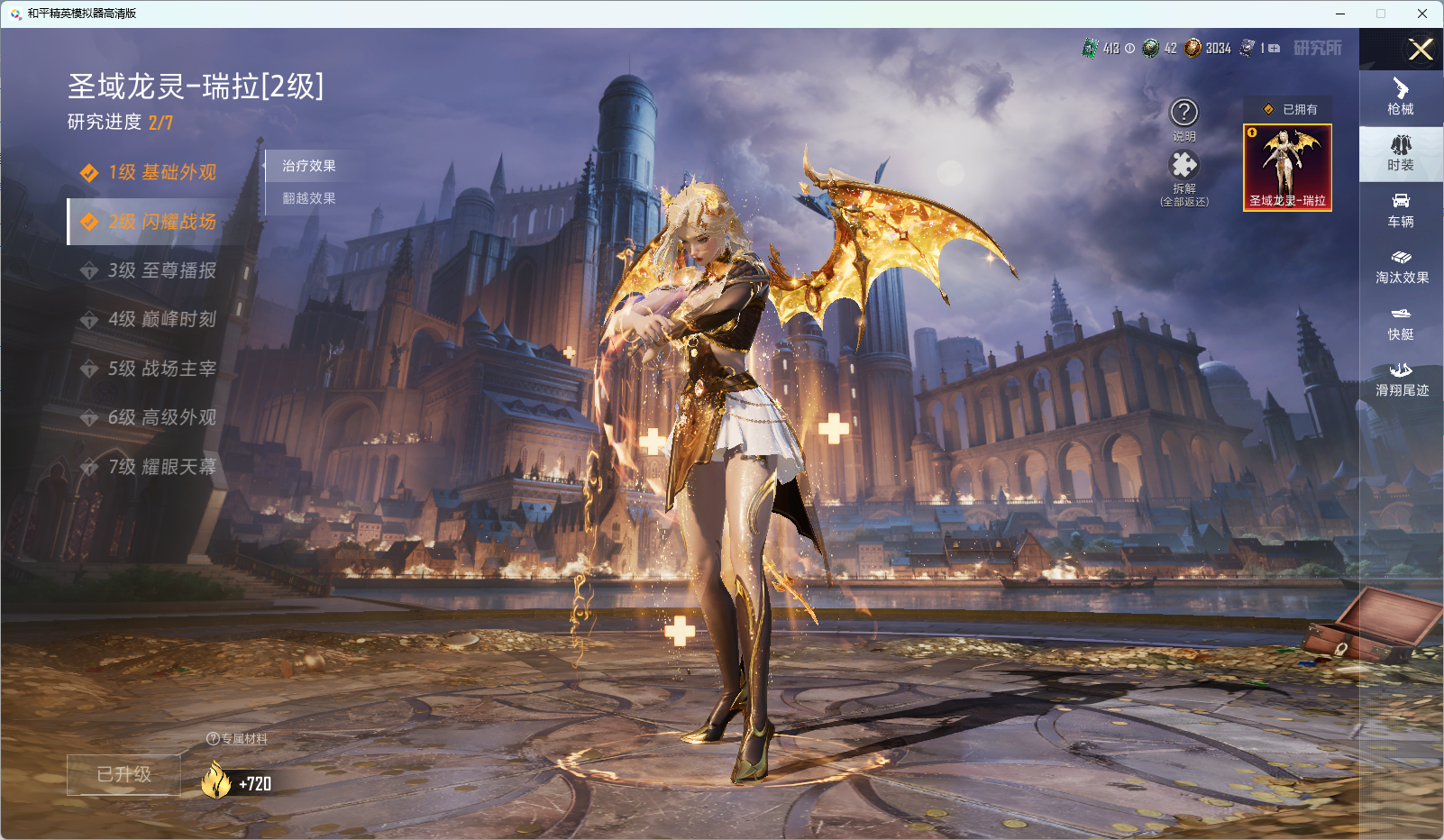This screenshot has width=1444, height=840.
Task: Minimize the emulator window
Action: pos(1340,14)
